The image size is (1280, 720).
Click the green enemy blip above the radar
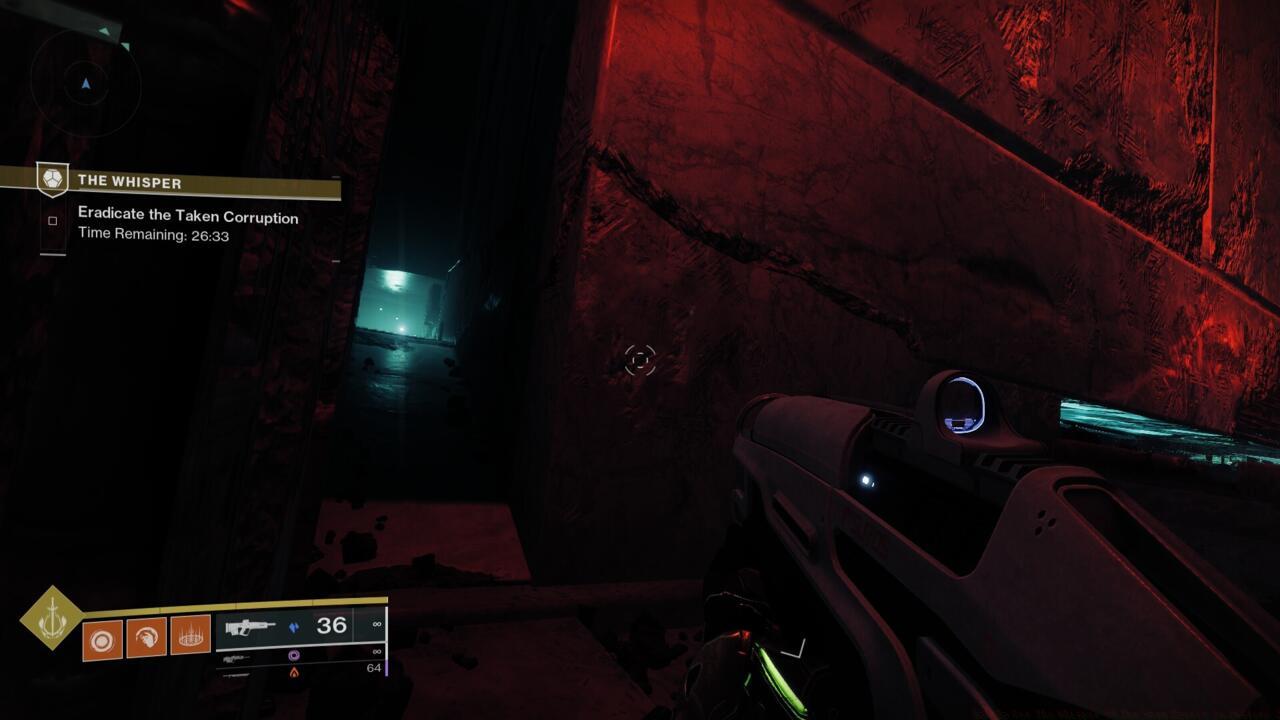(x=106, y=31)
